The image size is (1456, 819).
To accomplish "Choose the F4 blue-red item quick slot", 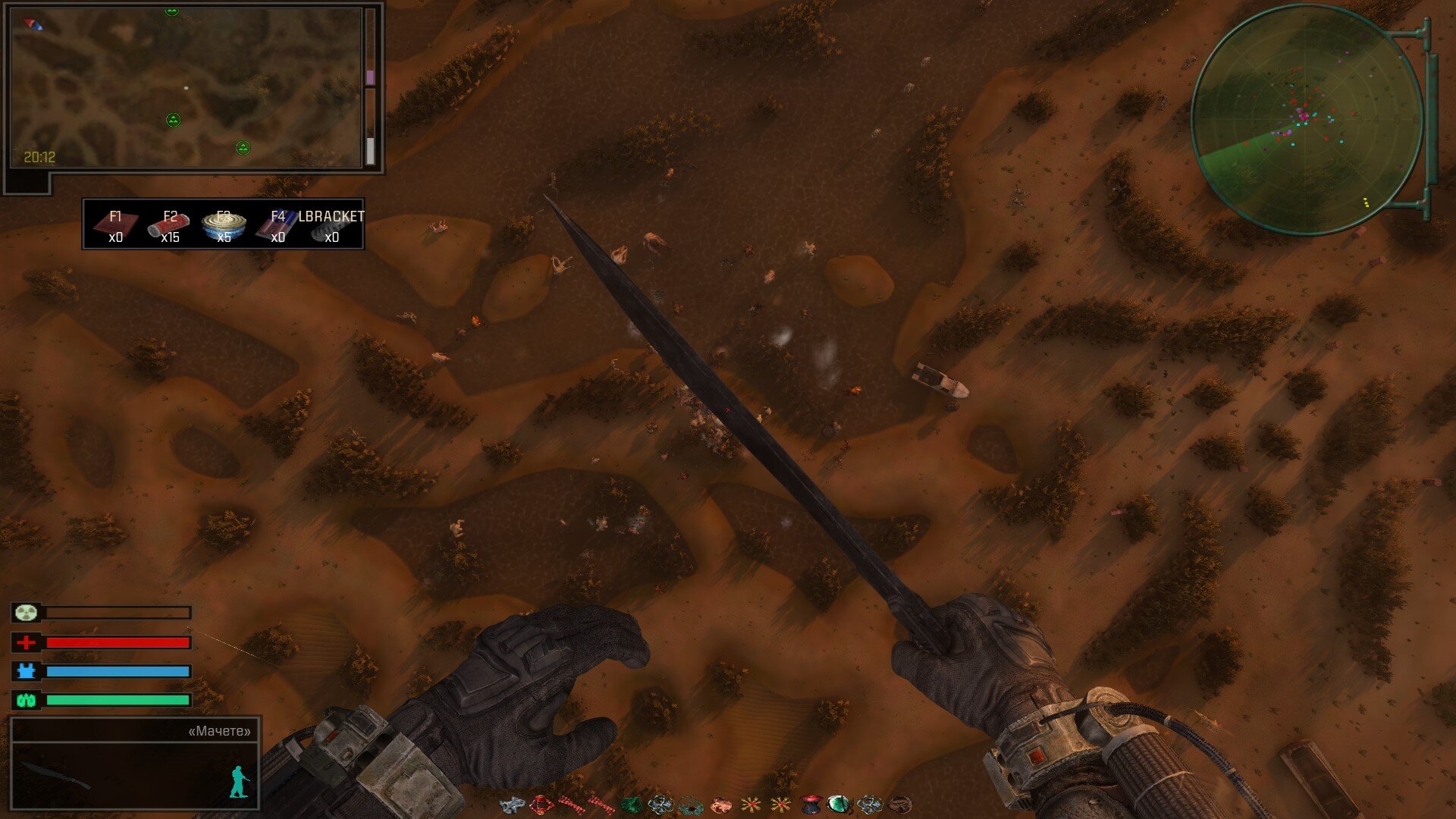I will point(277,225).
